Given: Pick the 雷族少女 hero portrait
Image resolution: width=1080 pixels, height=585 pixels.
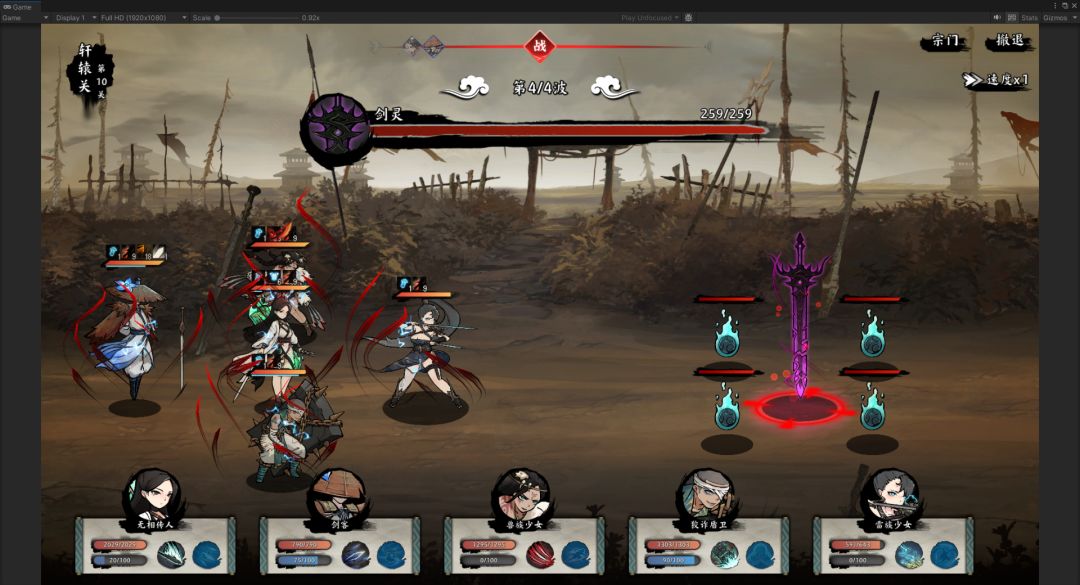Looking at the screenshot, I should click(890, 495).
